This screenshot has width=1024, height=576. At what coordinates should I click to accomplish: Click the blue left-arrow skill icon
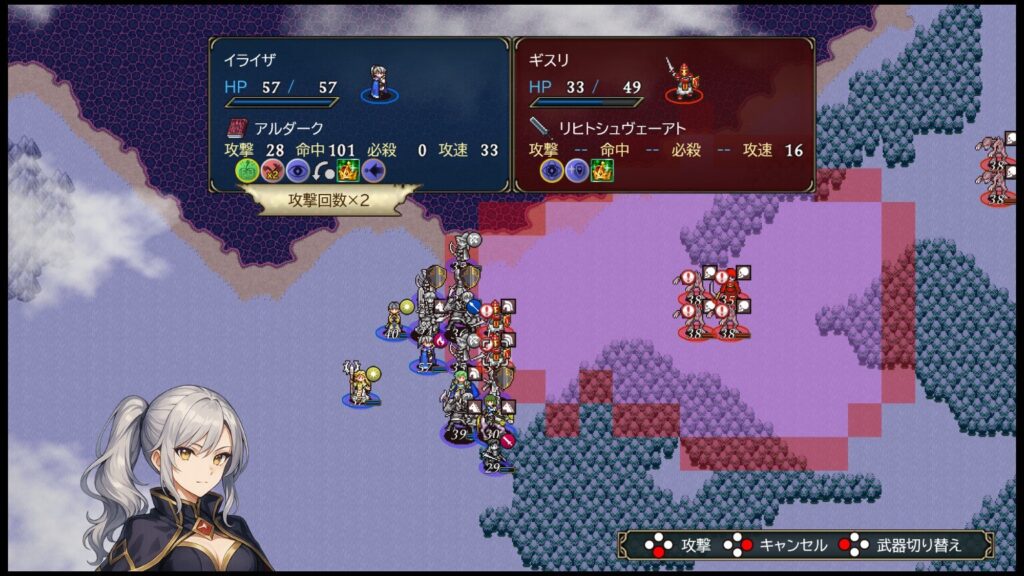click(373, 170)
